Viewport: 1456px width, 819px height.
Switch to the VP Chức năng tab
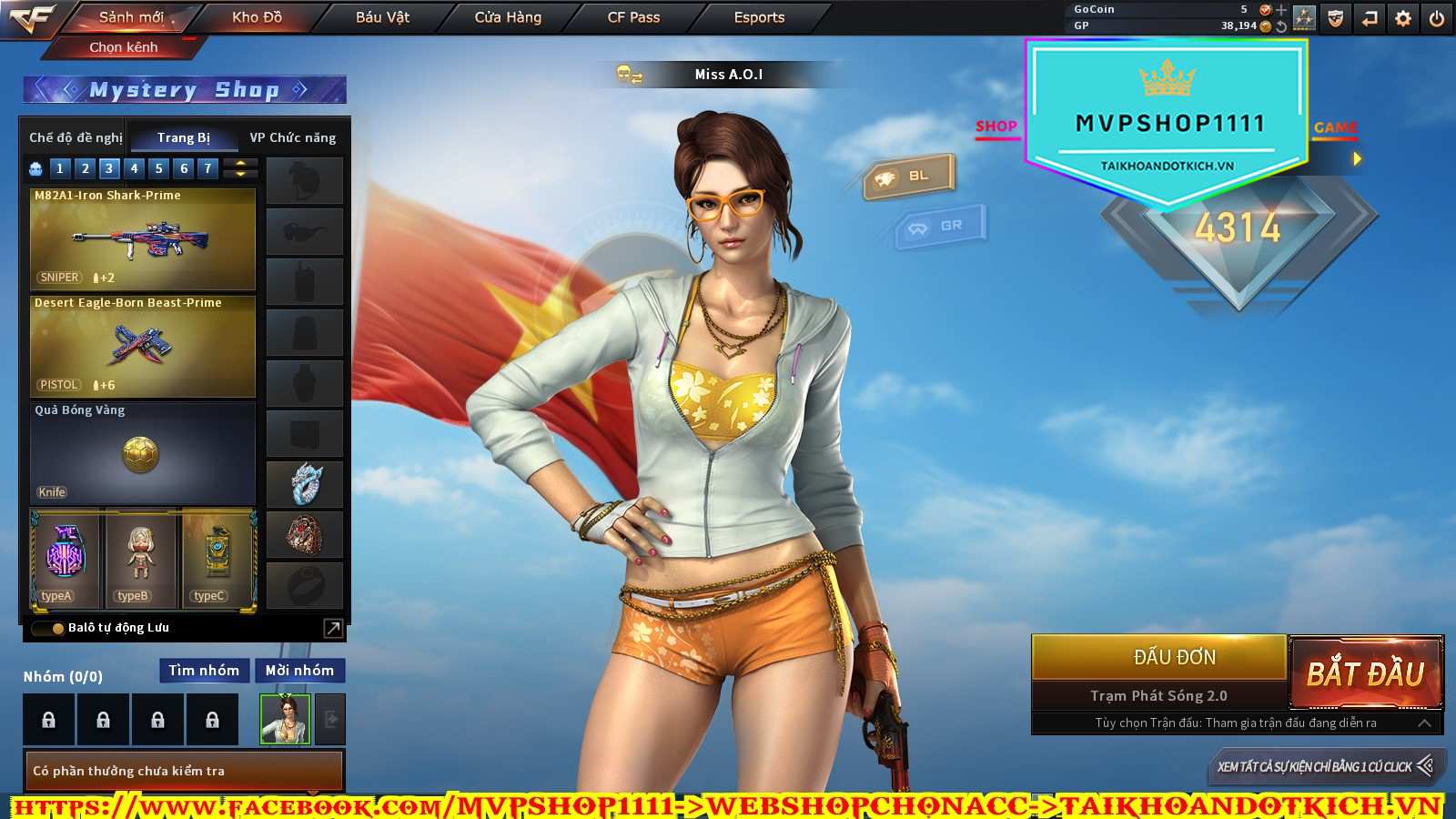pos(292,137)
